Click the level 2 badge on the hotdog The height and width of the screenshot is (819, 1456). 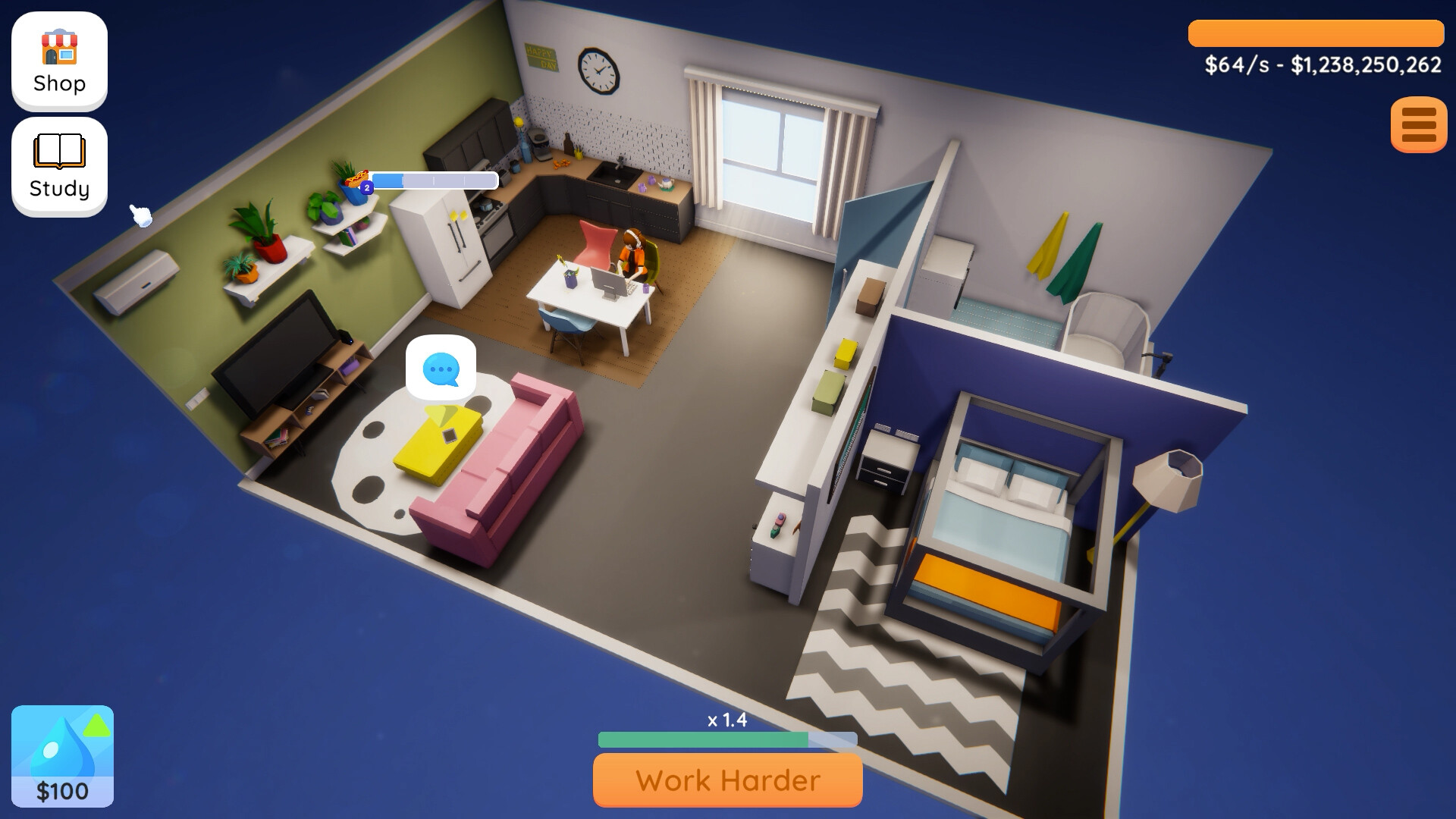pyautogui.click(x=366, y=186)
